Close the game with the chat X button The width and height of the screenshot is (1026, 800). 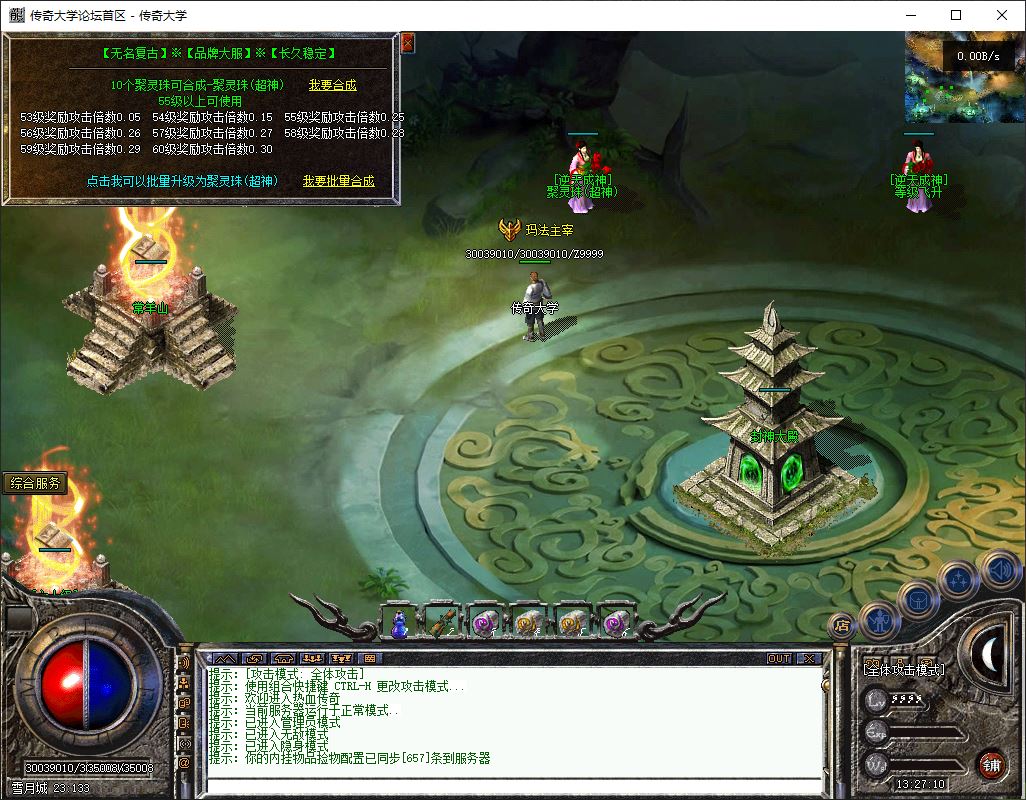coord(809,658)
